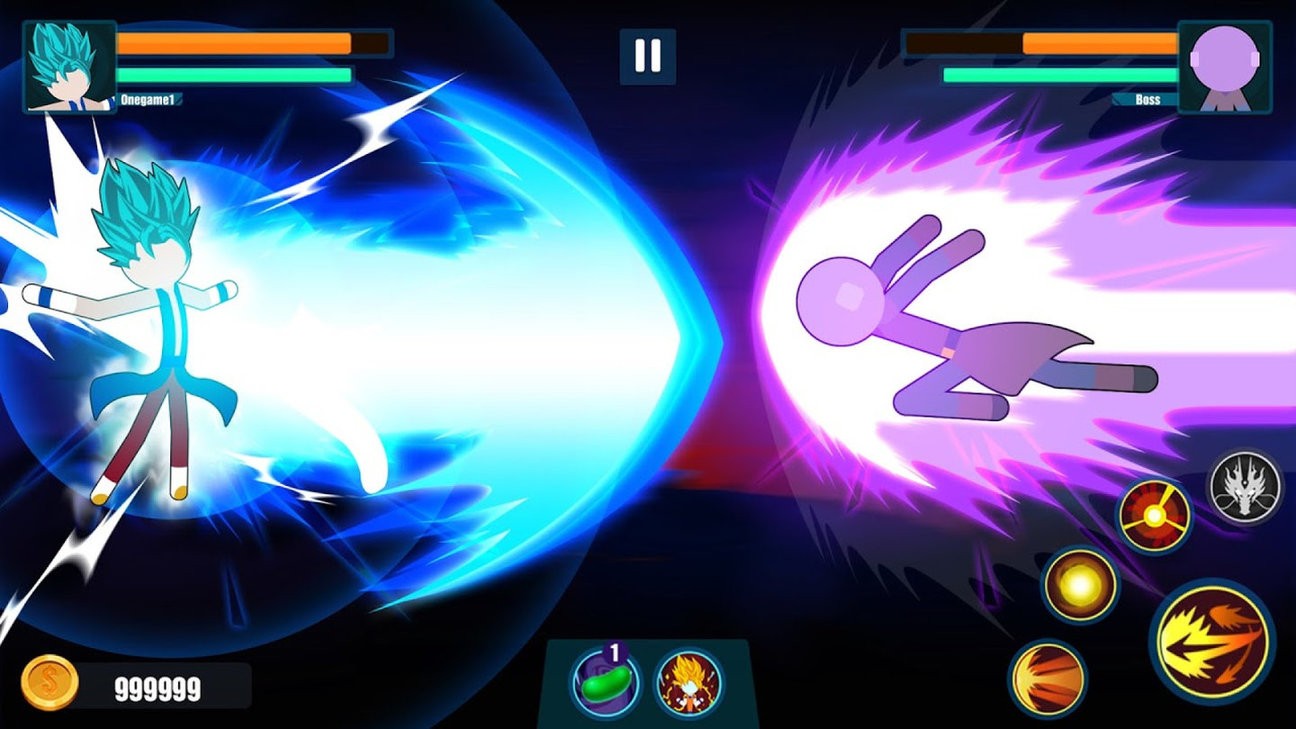The height and width of the screenshot is (729, 1296).
Task: Tap the Boss's orange health bar
Action: 1045,42
